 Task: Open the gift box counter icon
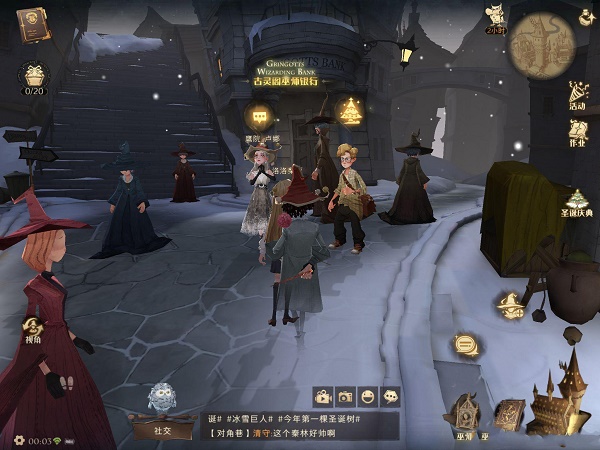[x=34, y=76]
